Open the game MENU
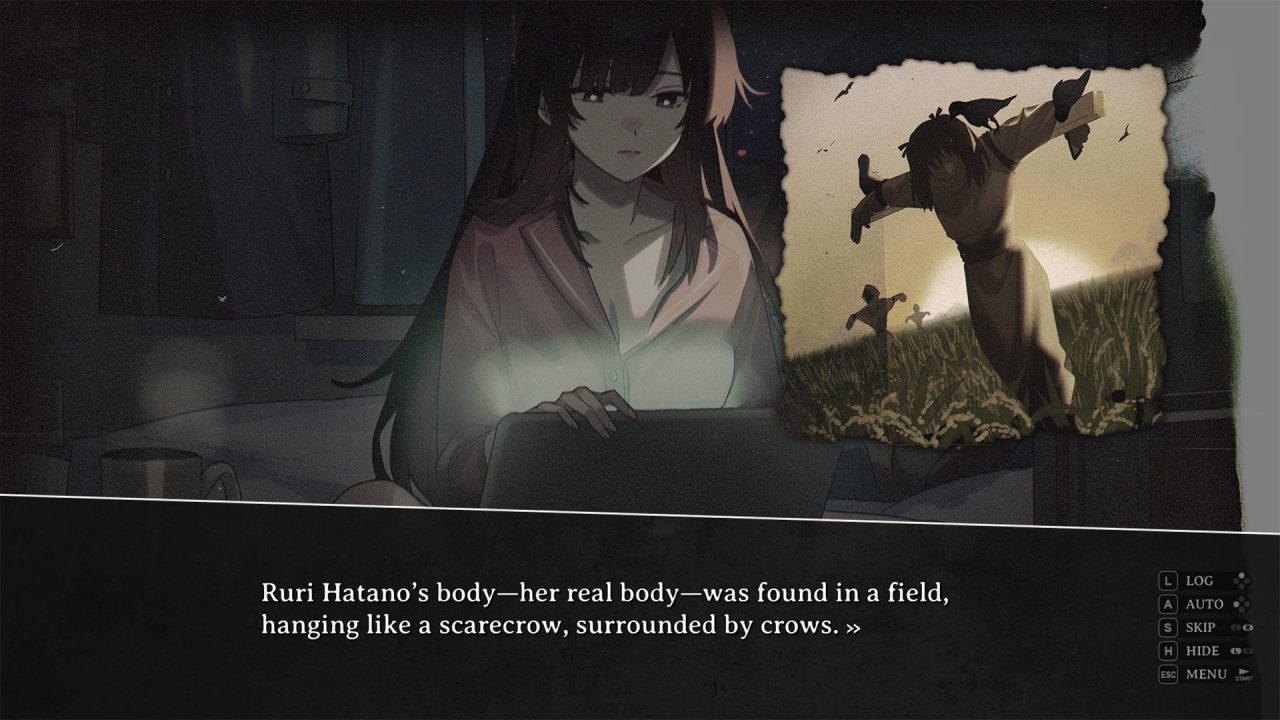The width and height of the screenshot is (1280, 720). (1205, 674)
